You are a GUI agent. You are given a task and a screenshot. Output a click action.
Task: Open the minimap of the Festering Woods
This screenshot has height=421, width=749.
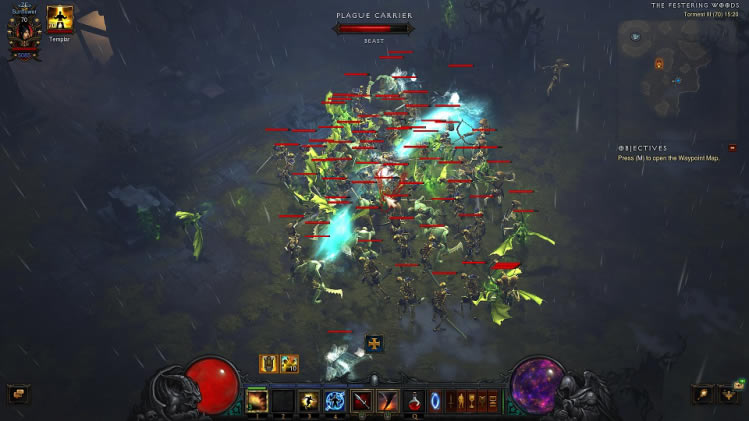[676, 62]
